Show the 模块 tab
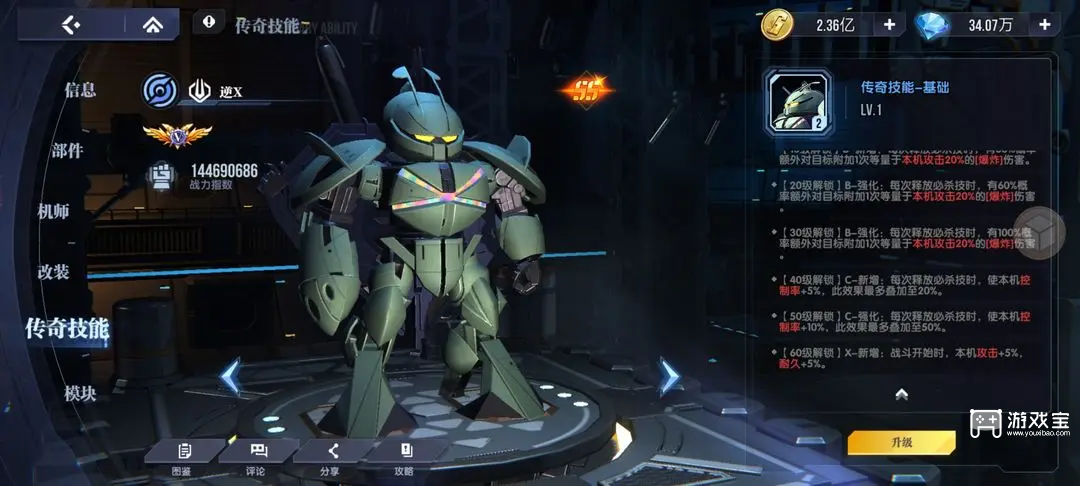The image size is (1080, 486). click(x=80, y=394)
